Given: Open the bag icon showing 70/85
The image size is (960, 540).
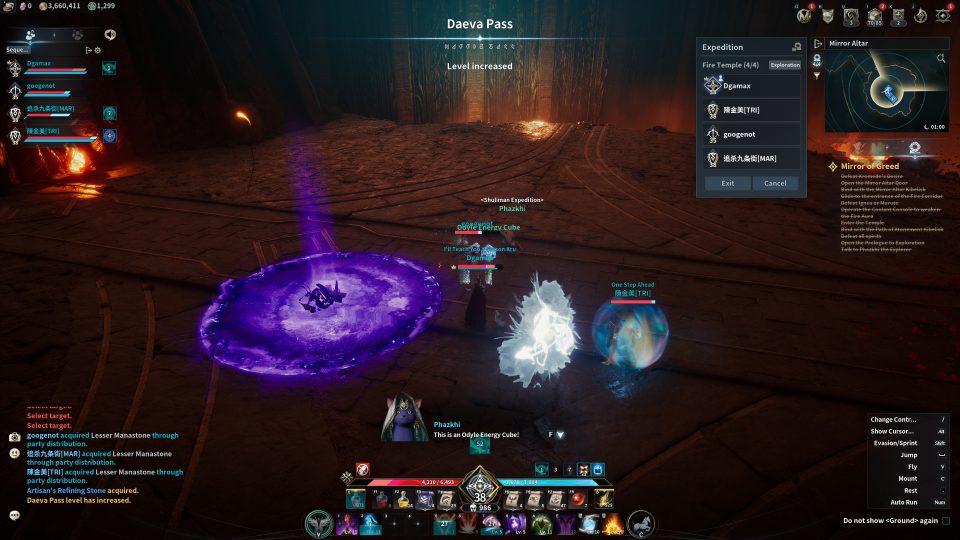Looking at the screenshot, I should [874, 16].
